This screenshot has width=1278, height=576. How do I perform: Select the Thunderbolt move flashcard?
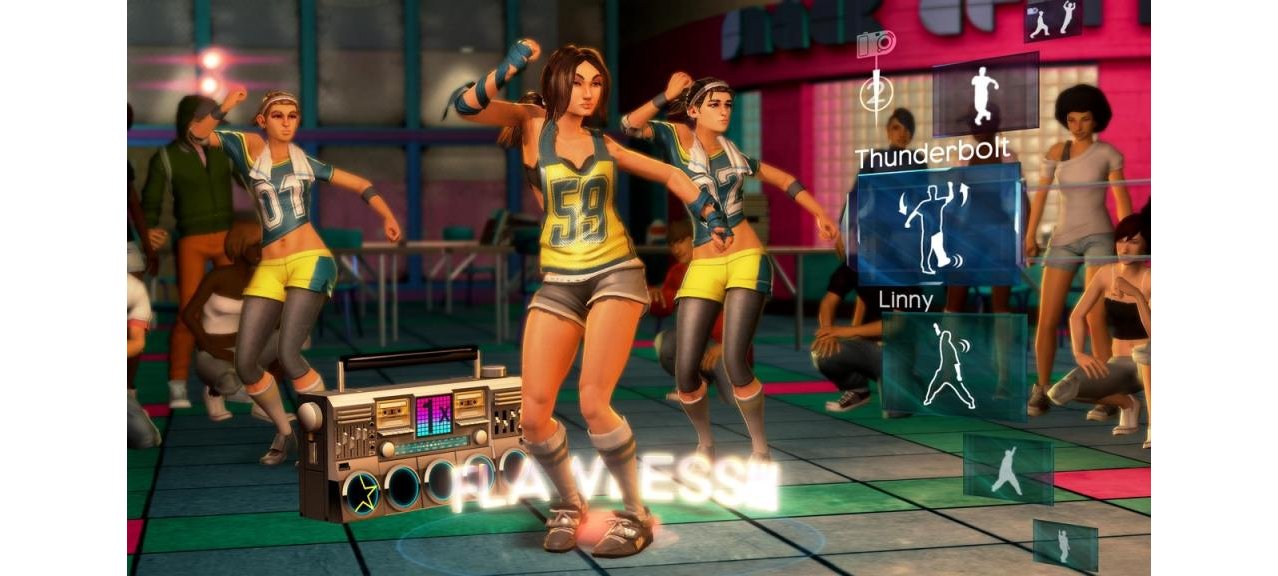[x=938, y=226]
